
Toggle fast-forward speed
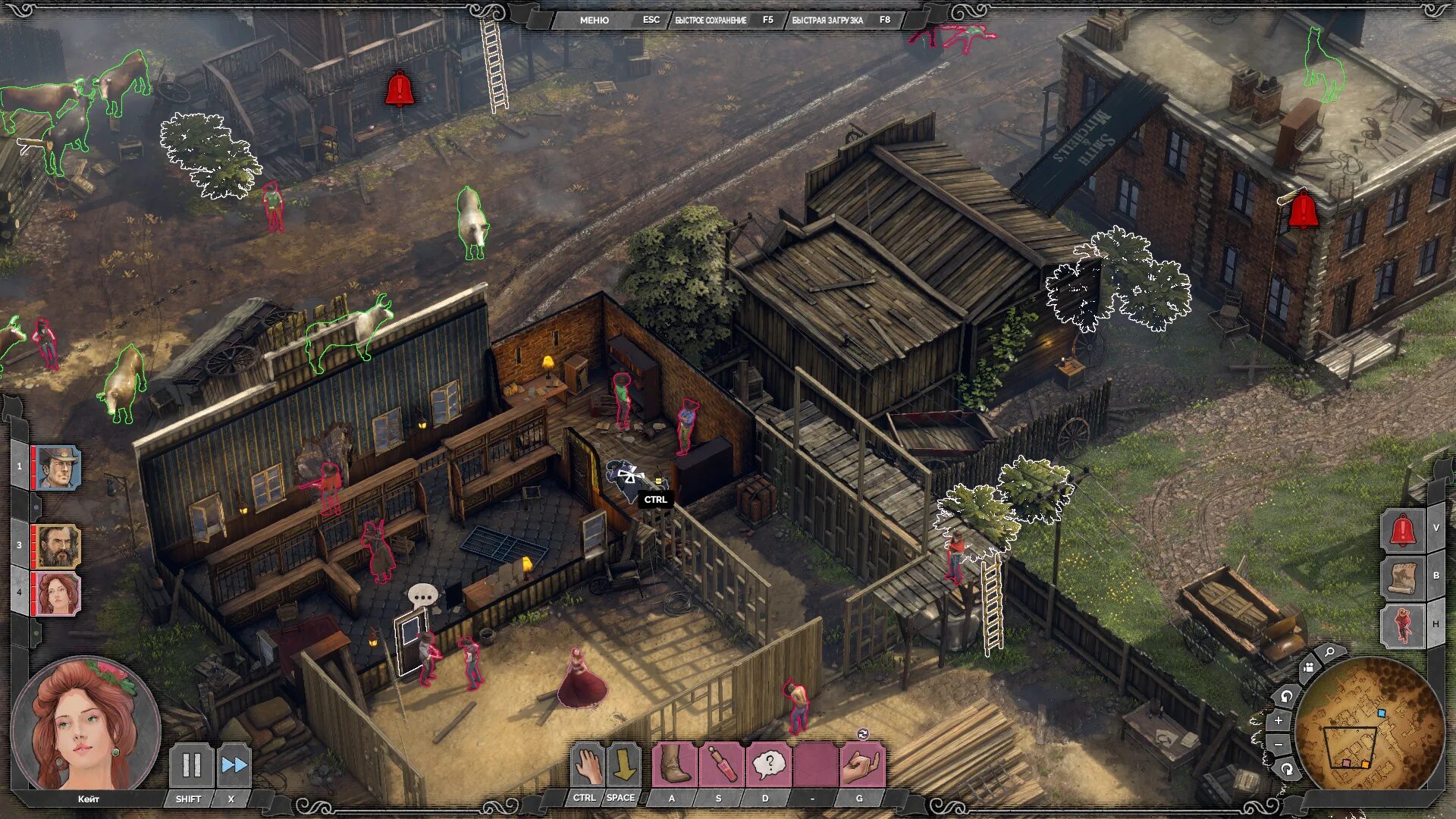point(234,765)
